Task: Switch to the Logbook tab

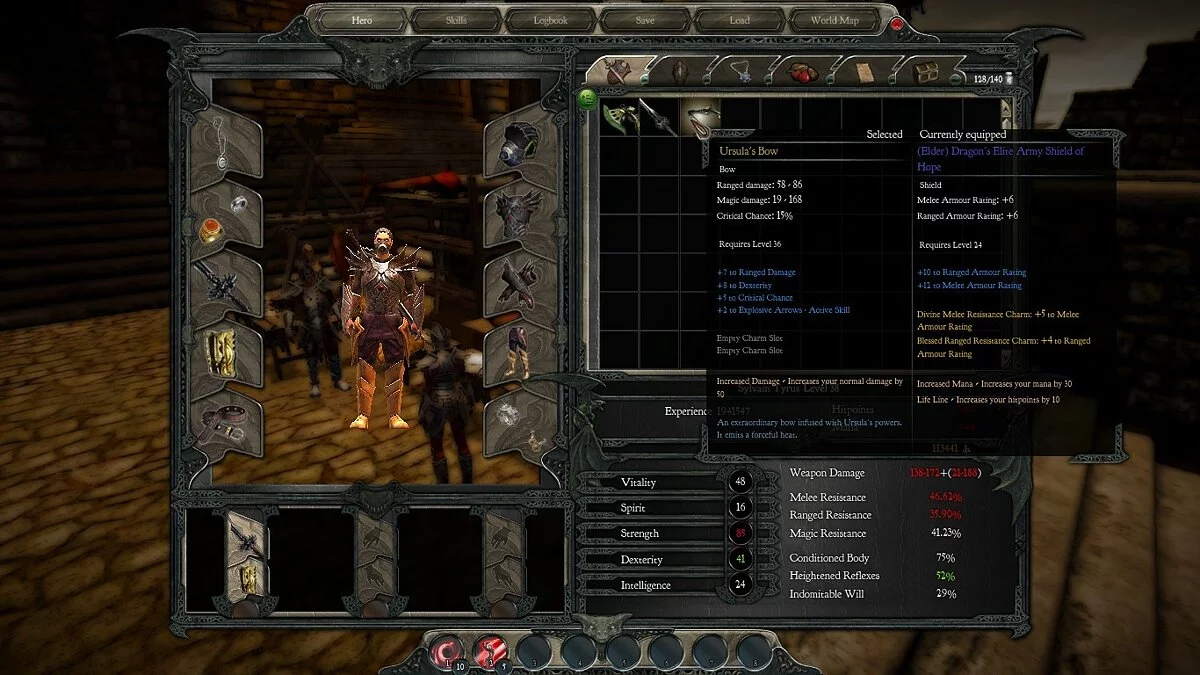Action: [550, 20]
